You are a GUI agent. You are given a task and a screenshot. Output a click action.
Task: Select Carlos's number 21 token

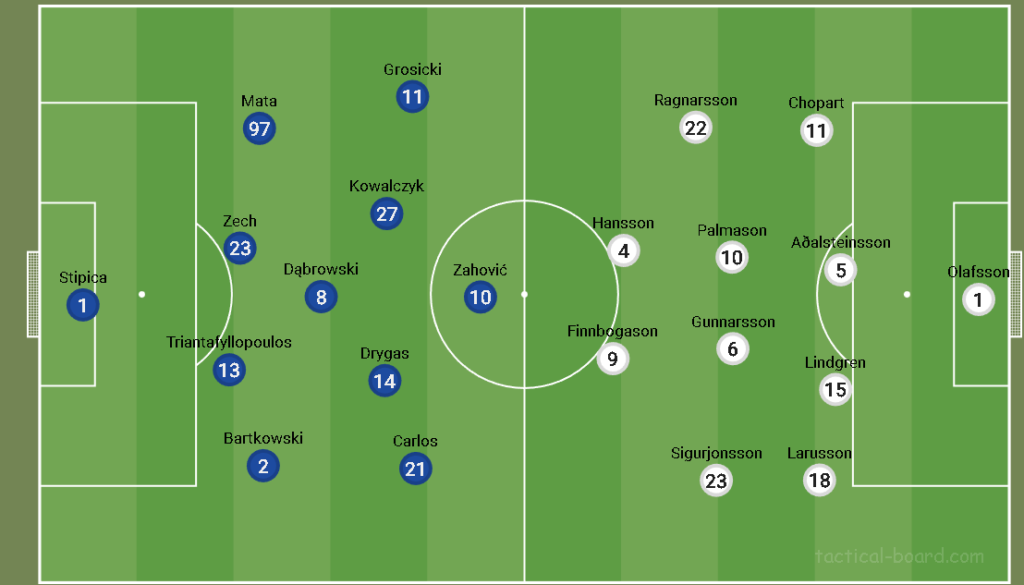click(415, 469)
